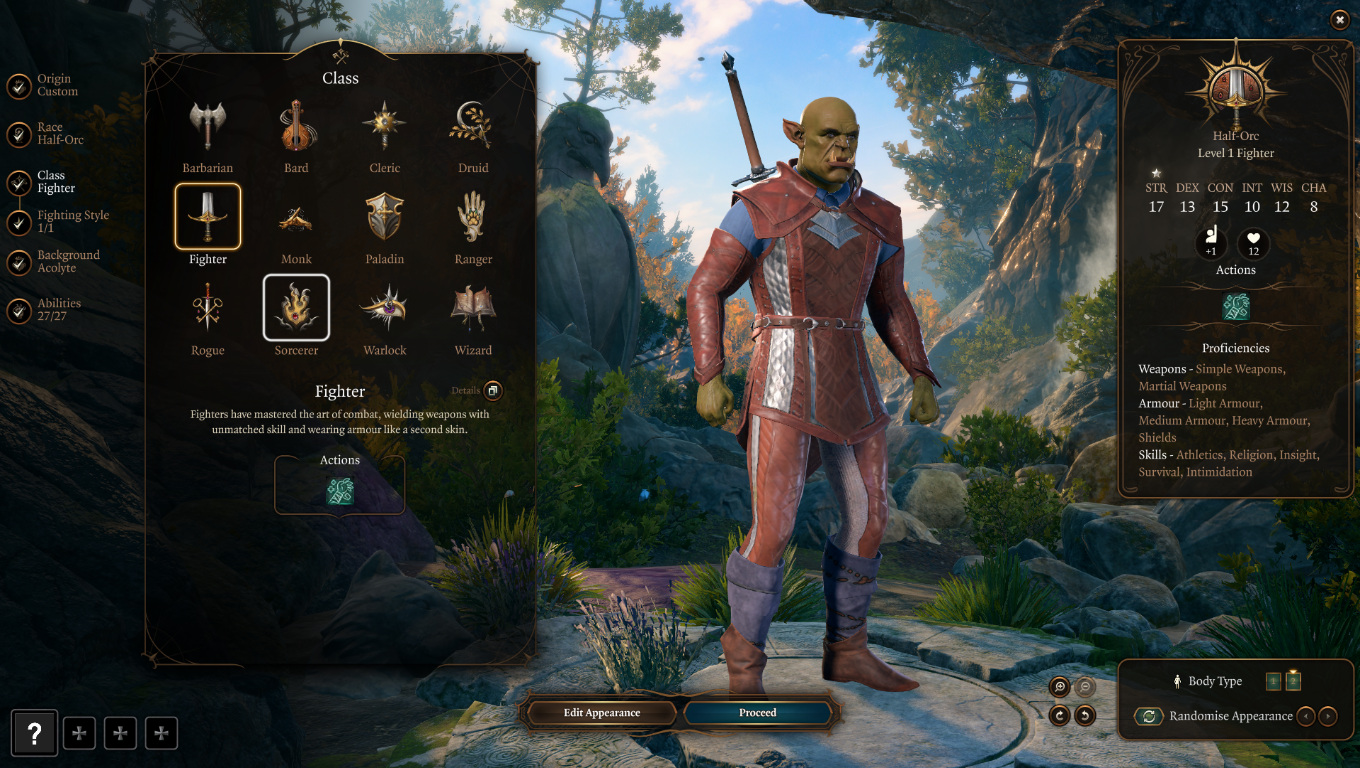Select the Warlock class icon

click(x=384, y=307)
